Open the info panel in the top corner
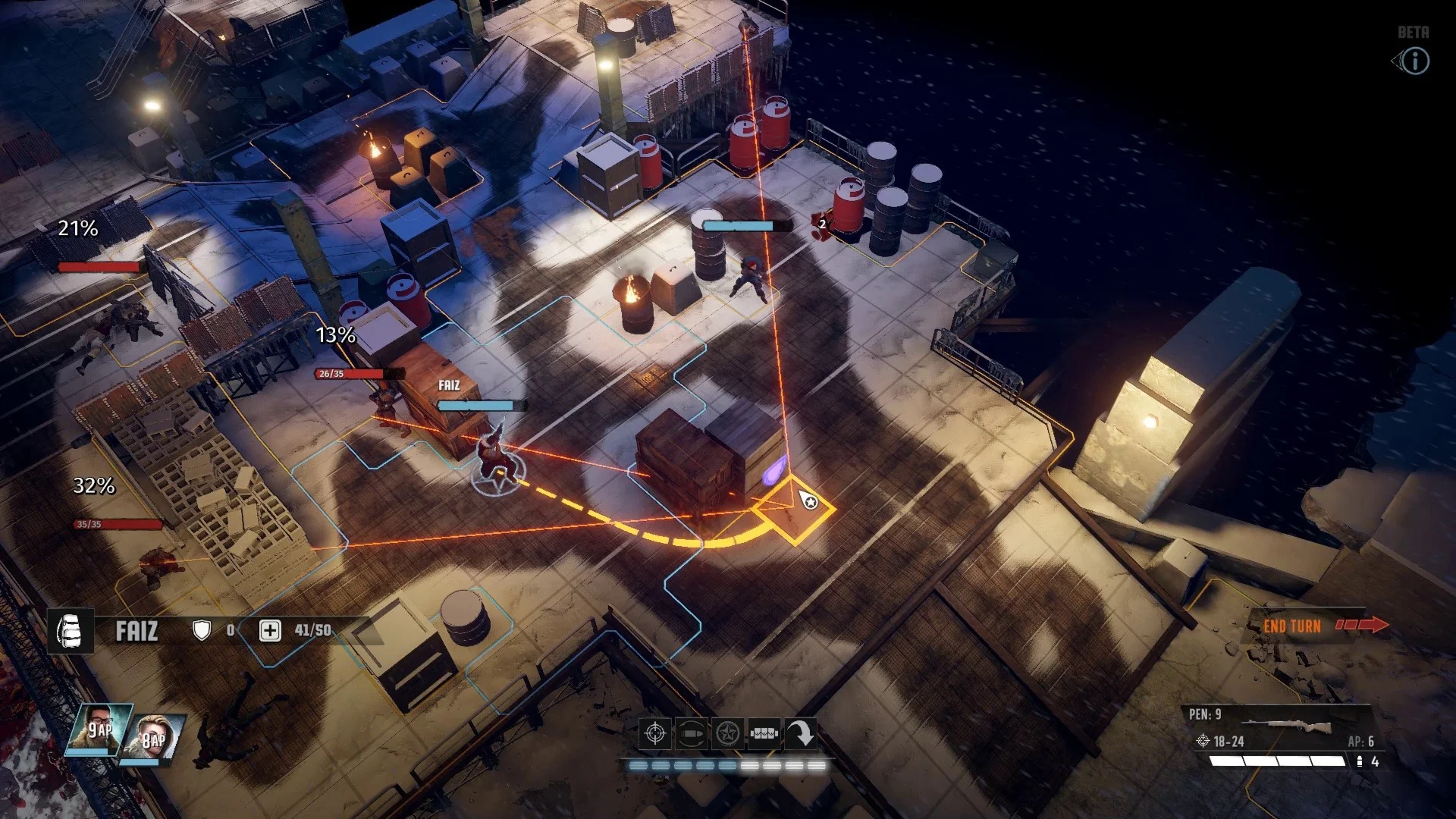This screenshot has width=1456, height=819. [1414, 61]
